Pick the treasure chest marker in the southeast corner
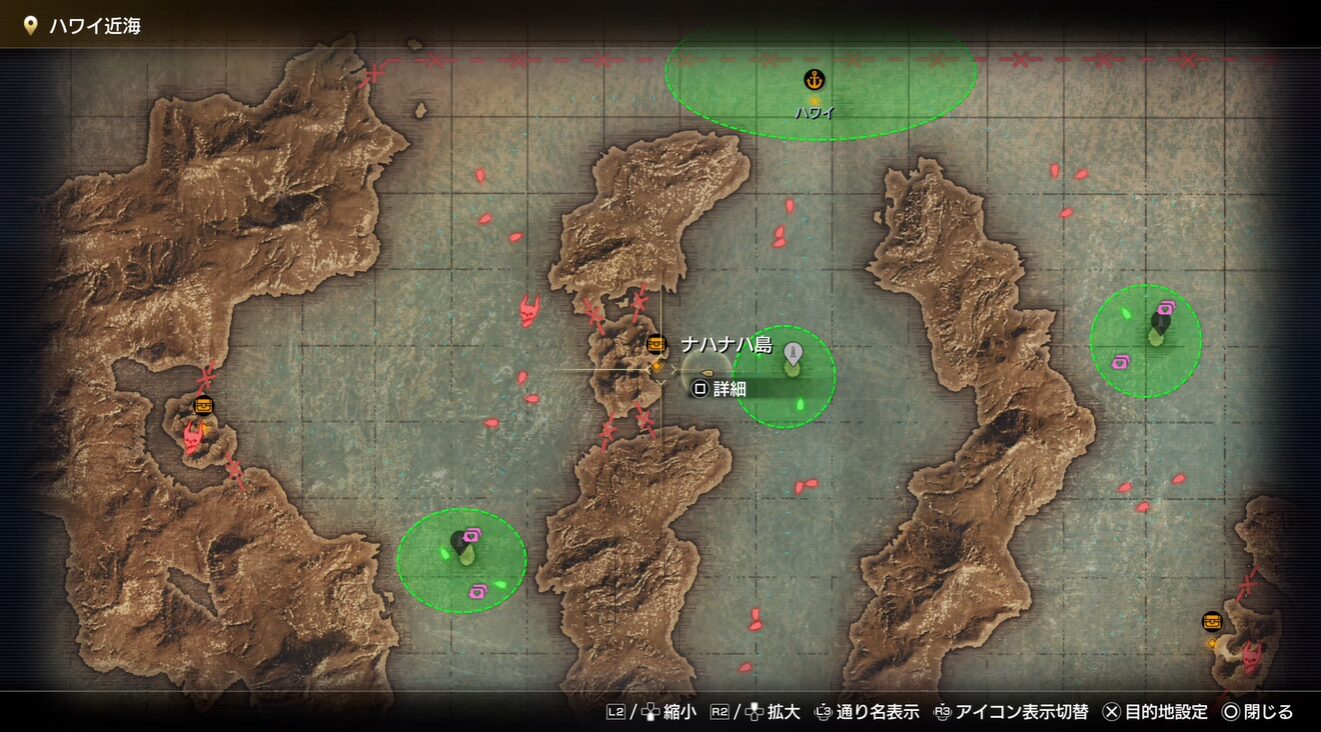This screenshot has height=732, width=1321. point(1212,621)
